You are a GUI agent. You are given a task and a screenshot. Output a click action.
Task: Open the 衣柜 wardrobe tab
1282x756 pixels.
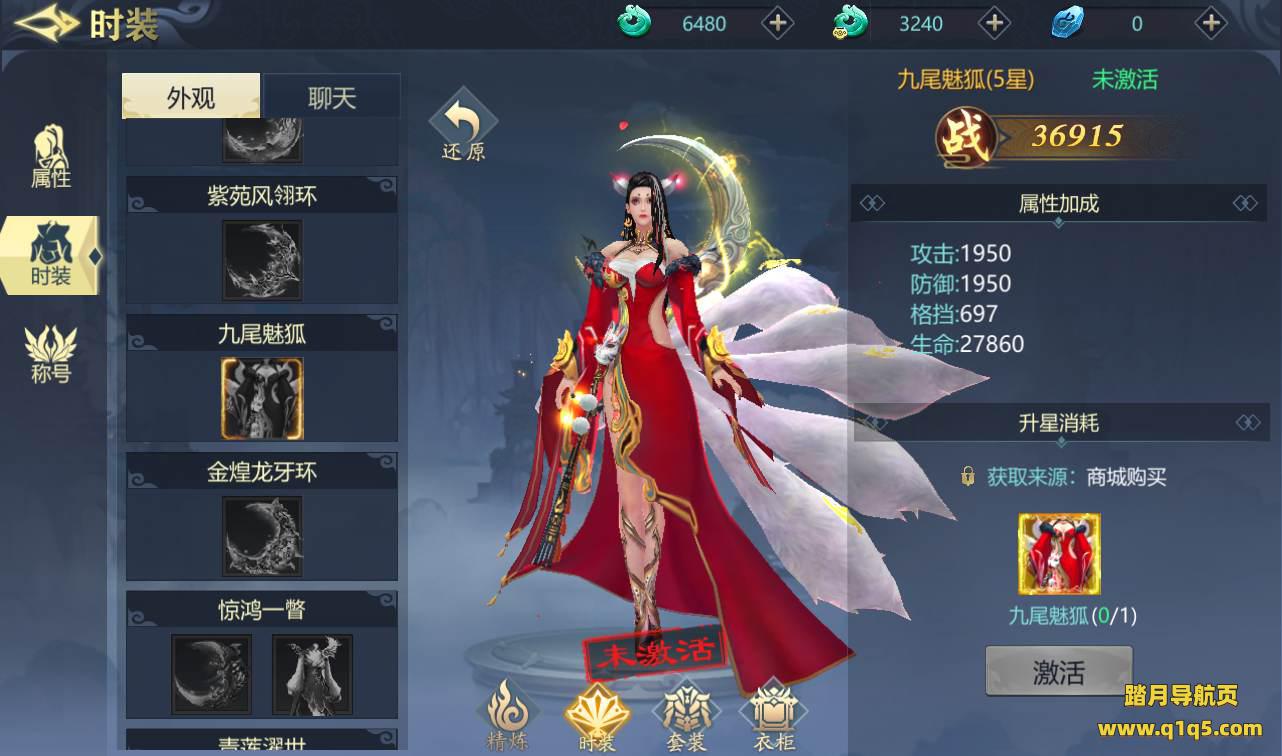point(772,715)
